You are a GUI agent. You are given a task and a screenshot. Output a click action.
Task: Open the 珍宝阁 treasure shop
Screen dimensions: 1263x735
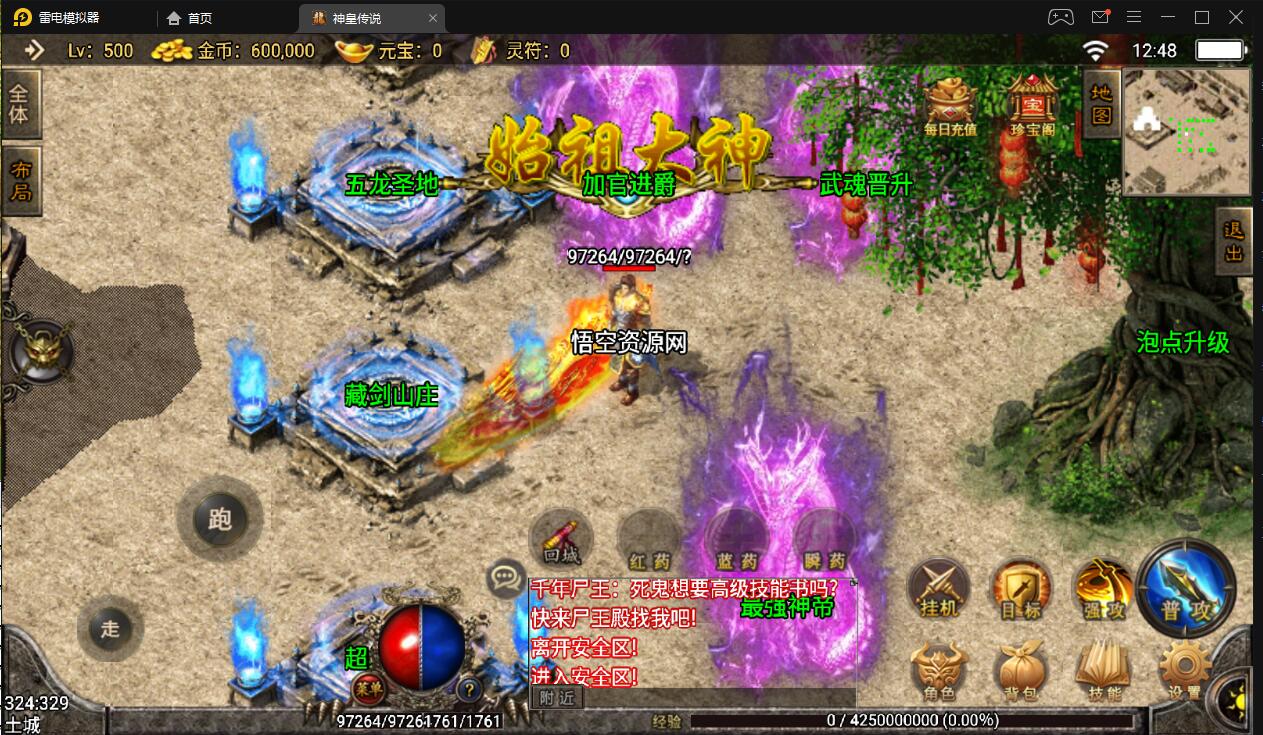pos(1032,104)
